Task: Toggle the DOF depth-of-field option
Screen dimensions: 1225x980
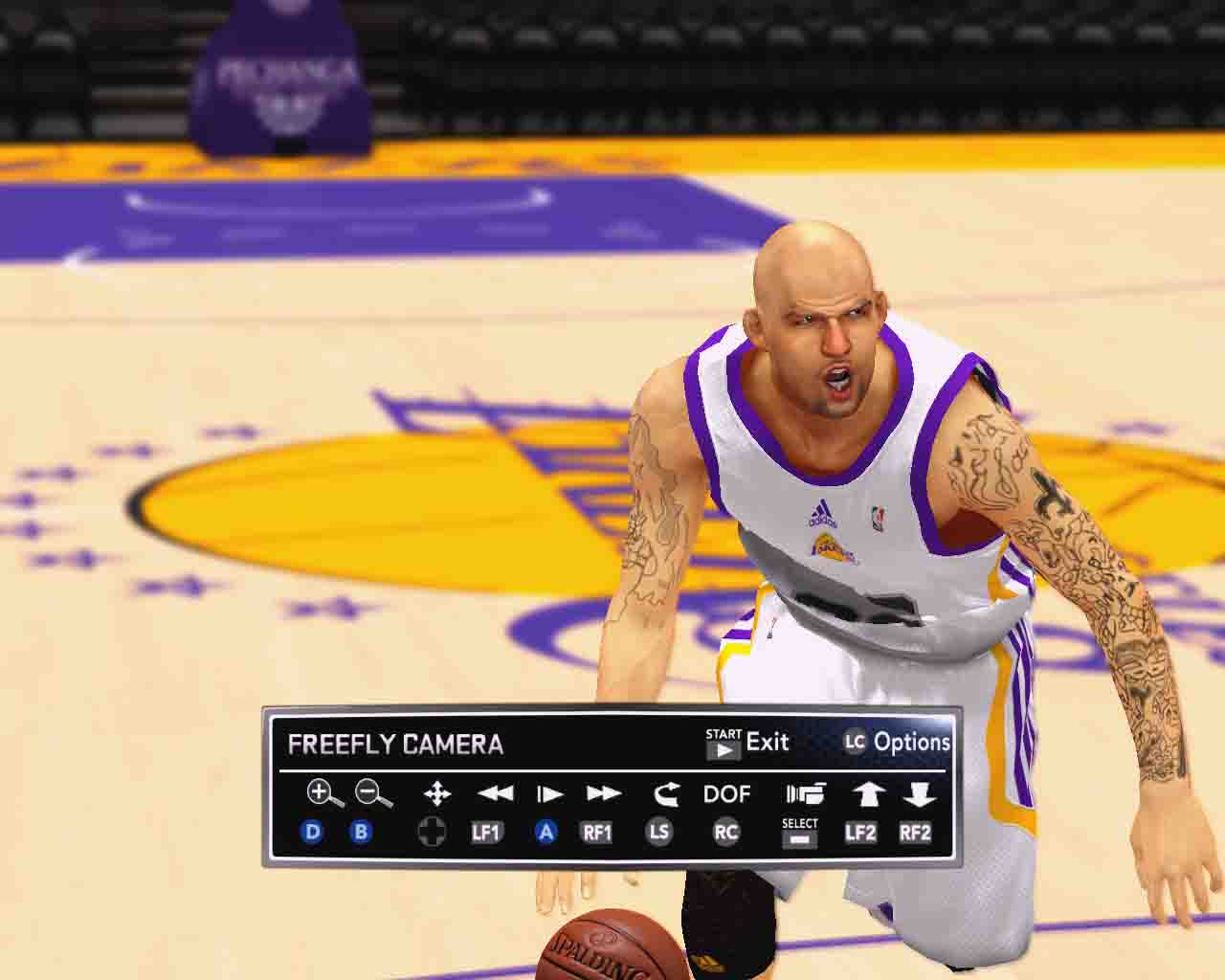Action: coord(726,793)
